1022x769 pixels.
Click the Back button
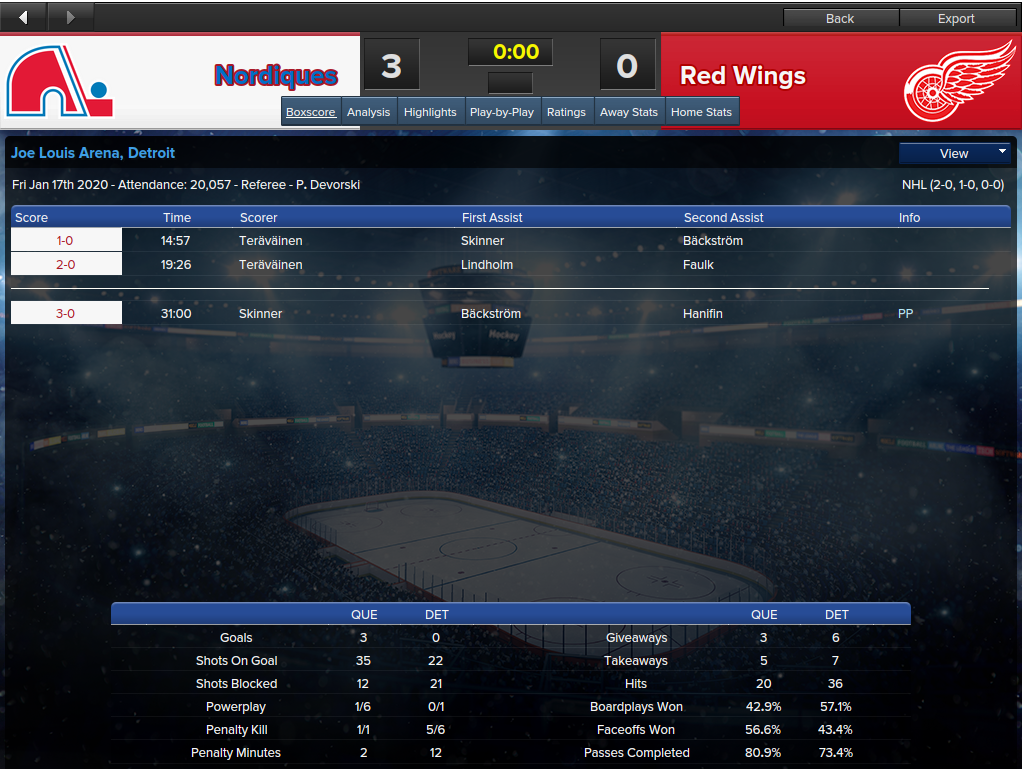click(x=840, y=18)
